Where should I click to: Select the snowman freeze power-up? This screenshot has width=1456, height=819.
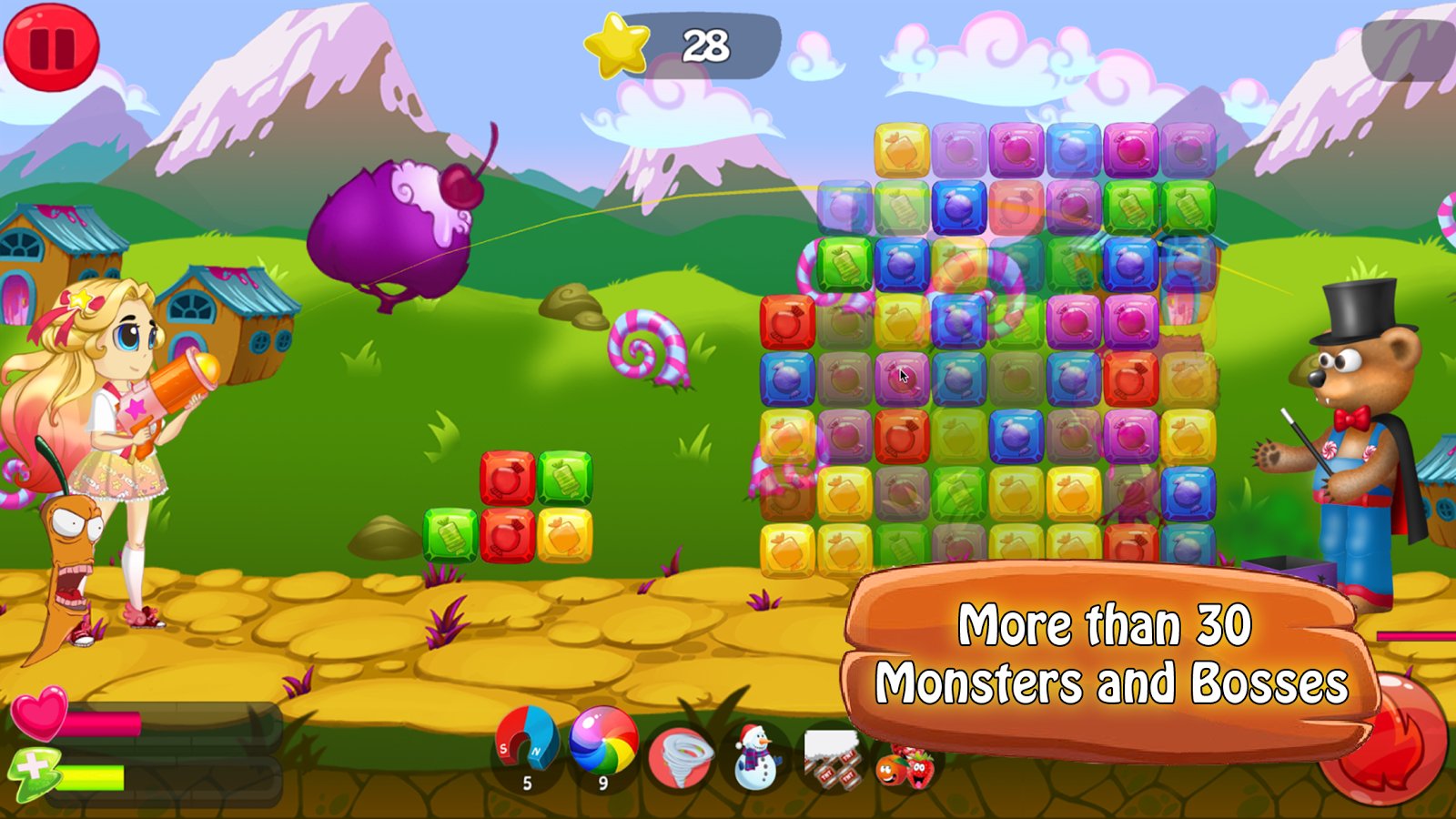754,756
